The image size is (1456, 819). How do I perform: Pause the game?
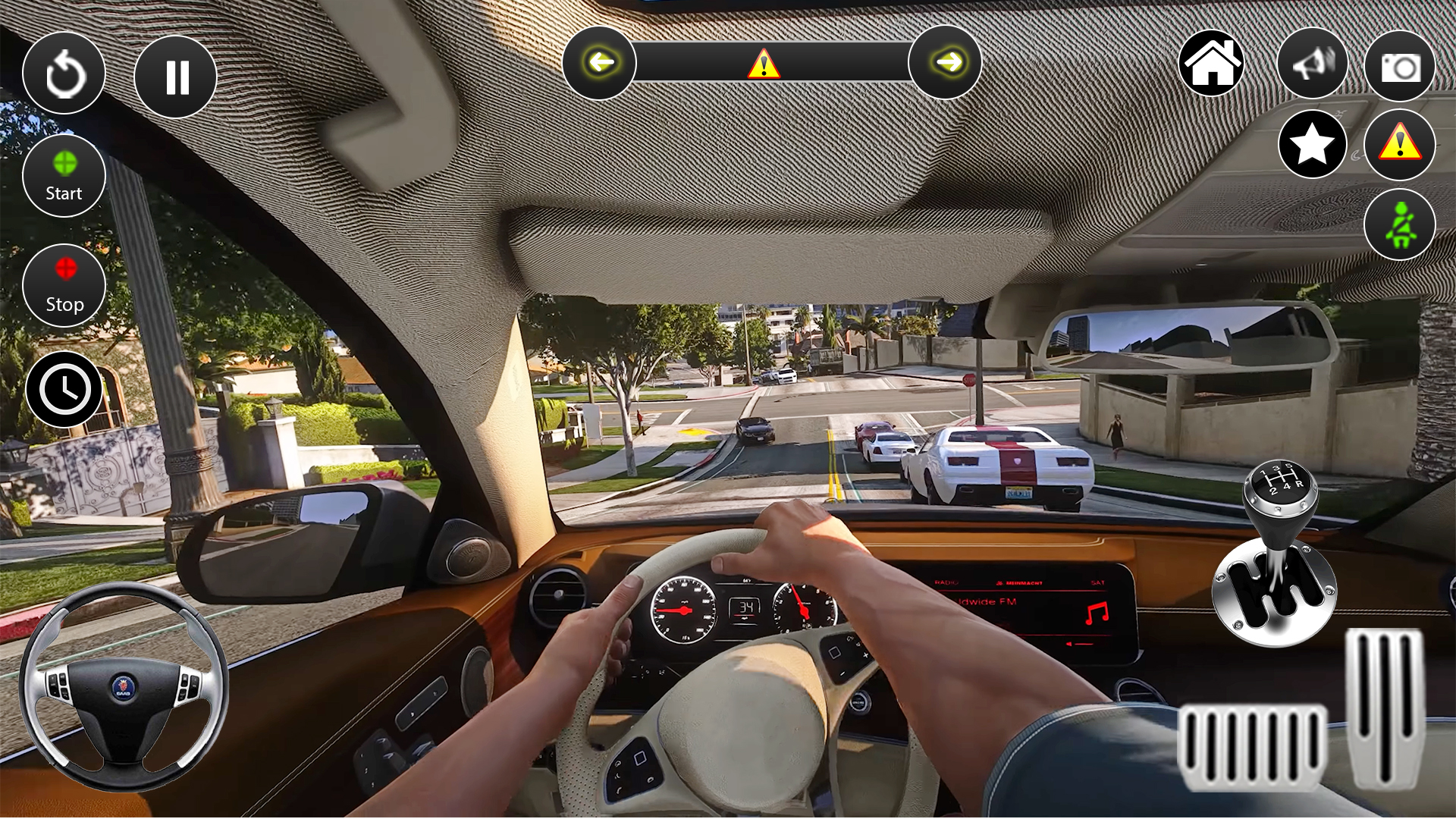coord(175,75)
